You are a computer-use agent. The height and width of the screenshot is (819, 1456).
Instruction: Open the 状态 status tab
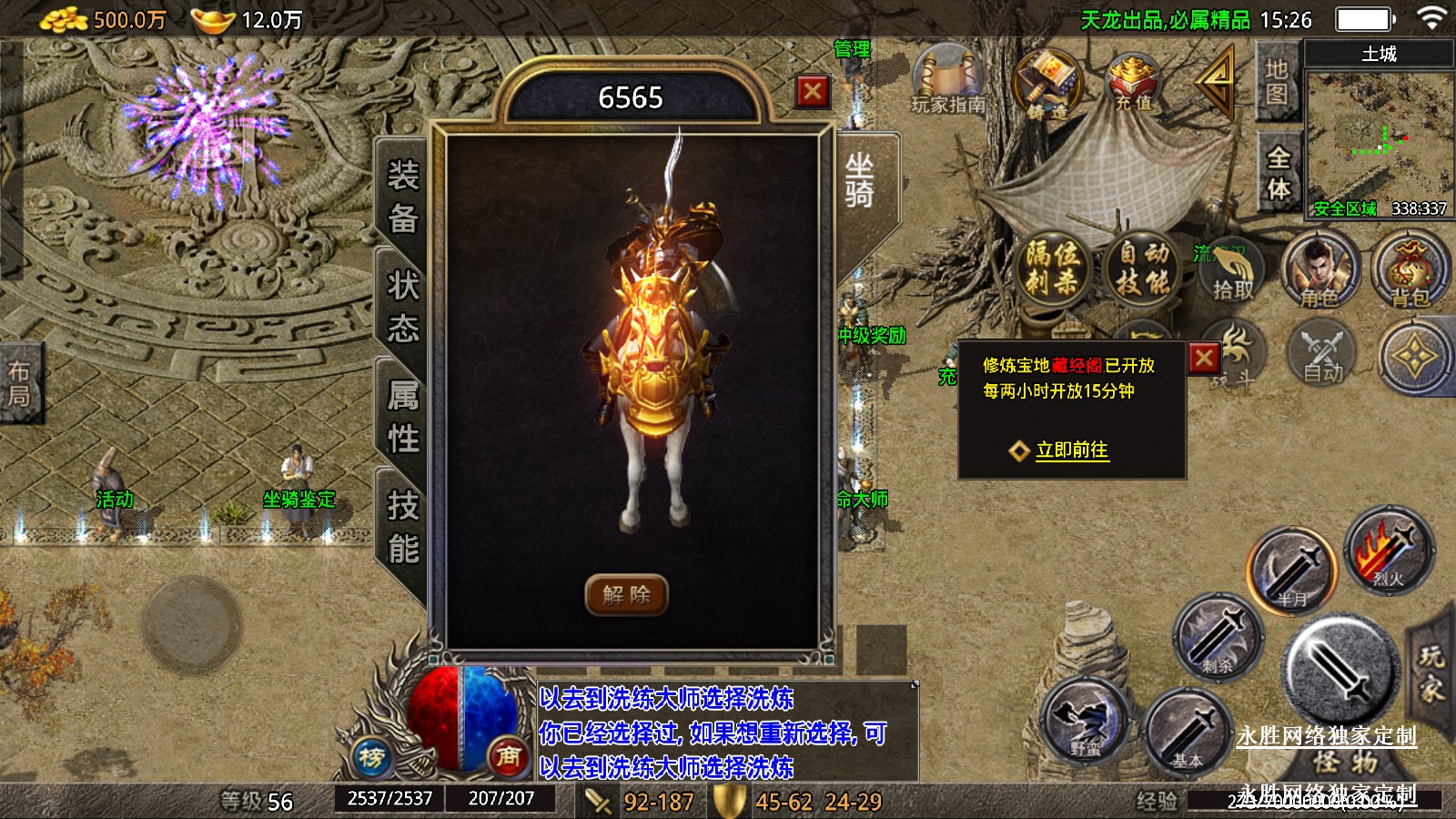(403, 306)
